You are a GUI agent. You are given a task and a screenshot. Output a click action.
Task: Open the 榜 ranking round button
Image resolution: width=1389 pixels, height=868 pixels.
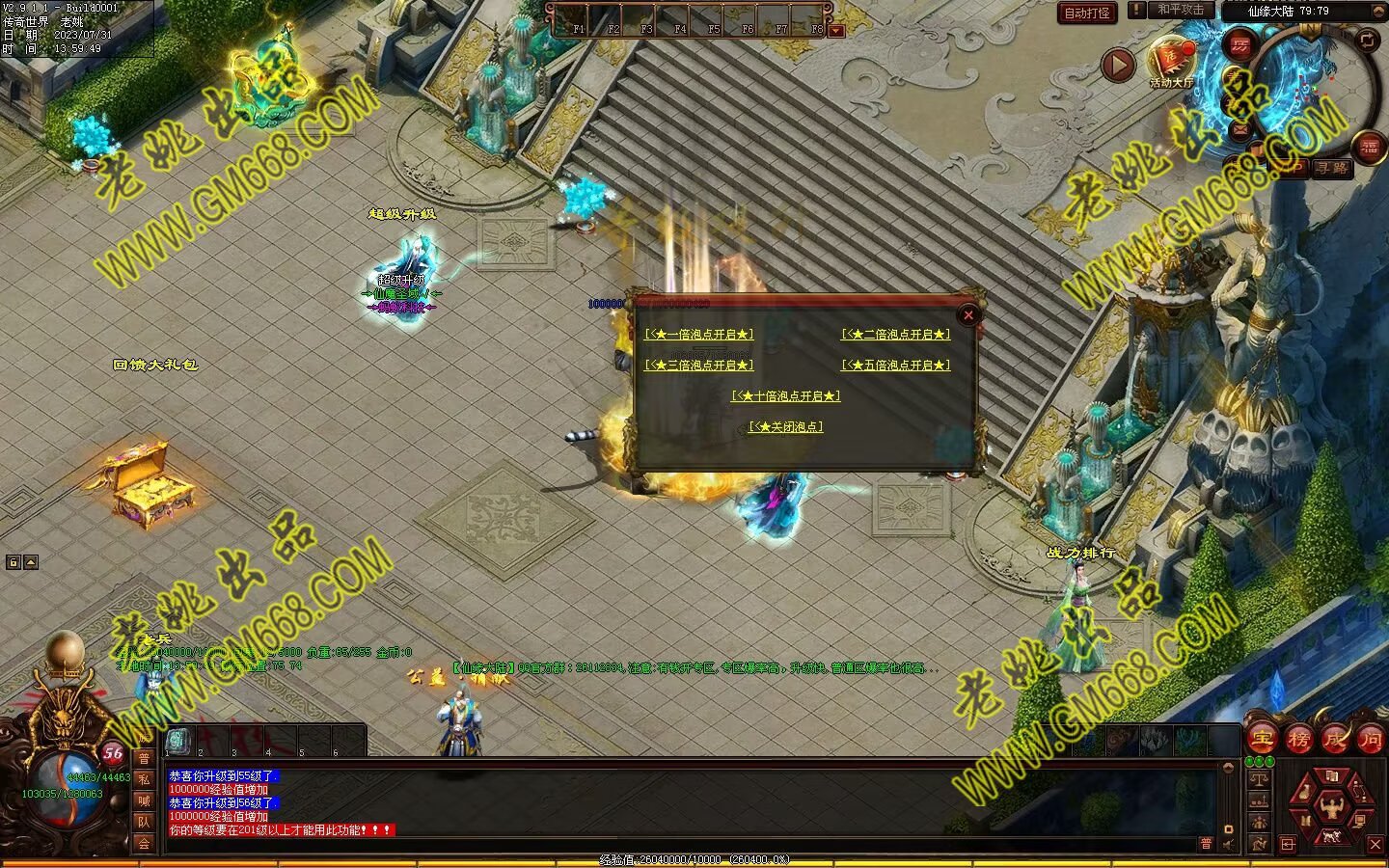coord(1298,739)
